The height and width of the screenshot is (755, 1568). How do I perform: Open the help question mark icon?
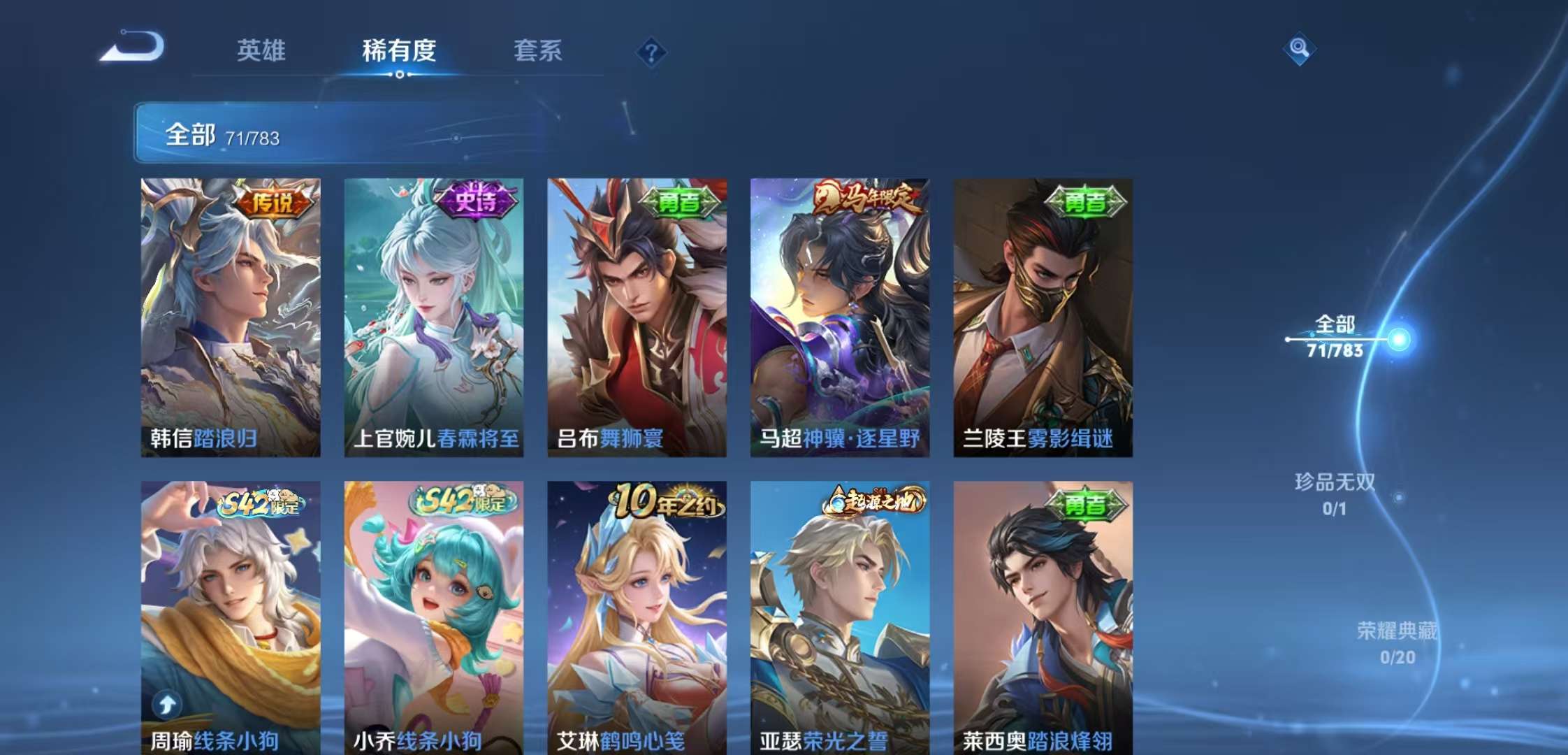(650, 51)
